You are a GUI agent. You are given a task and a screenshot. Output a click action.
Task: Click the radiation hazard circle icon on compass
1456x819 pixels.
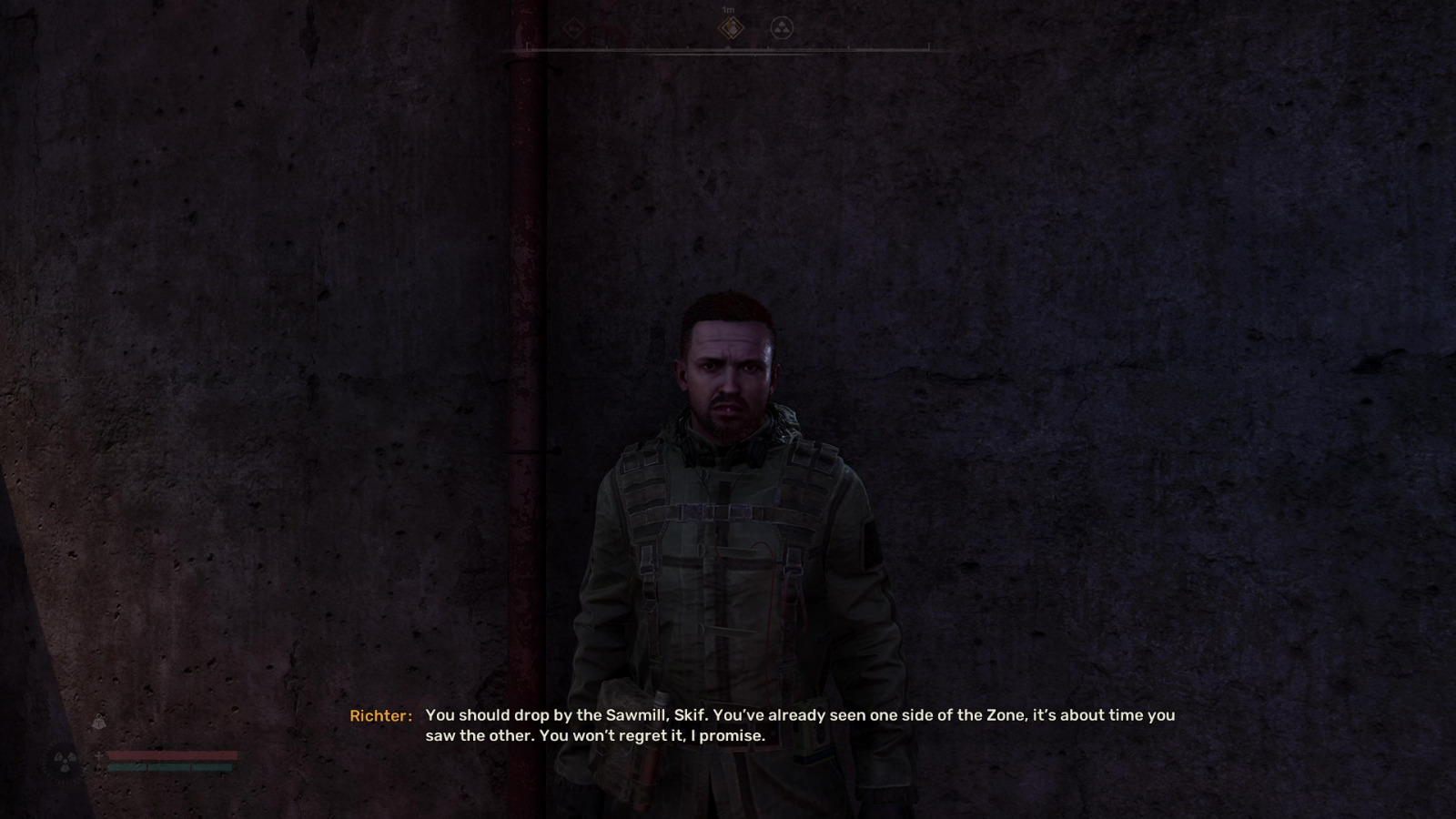(781, 29)
